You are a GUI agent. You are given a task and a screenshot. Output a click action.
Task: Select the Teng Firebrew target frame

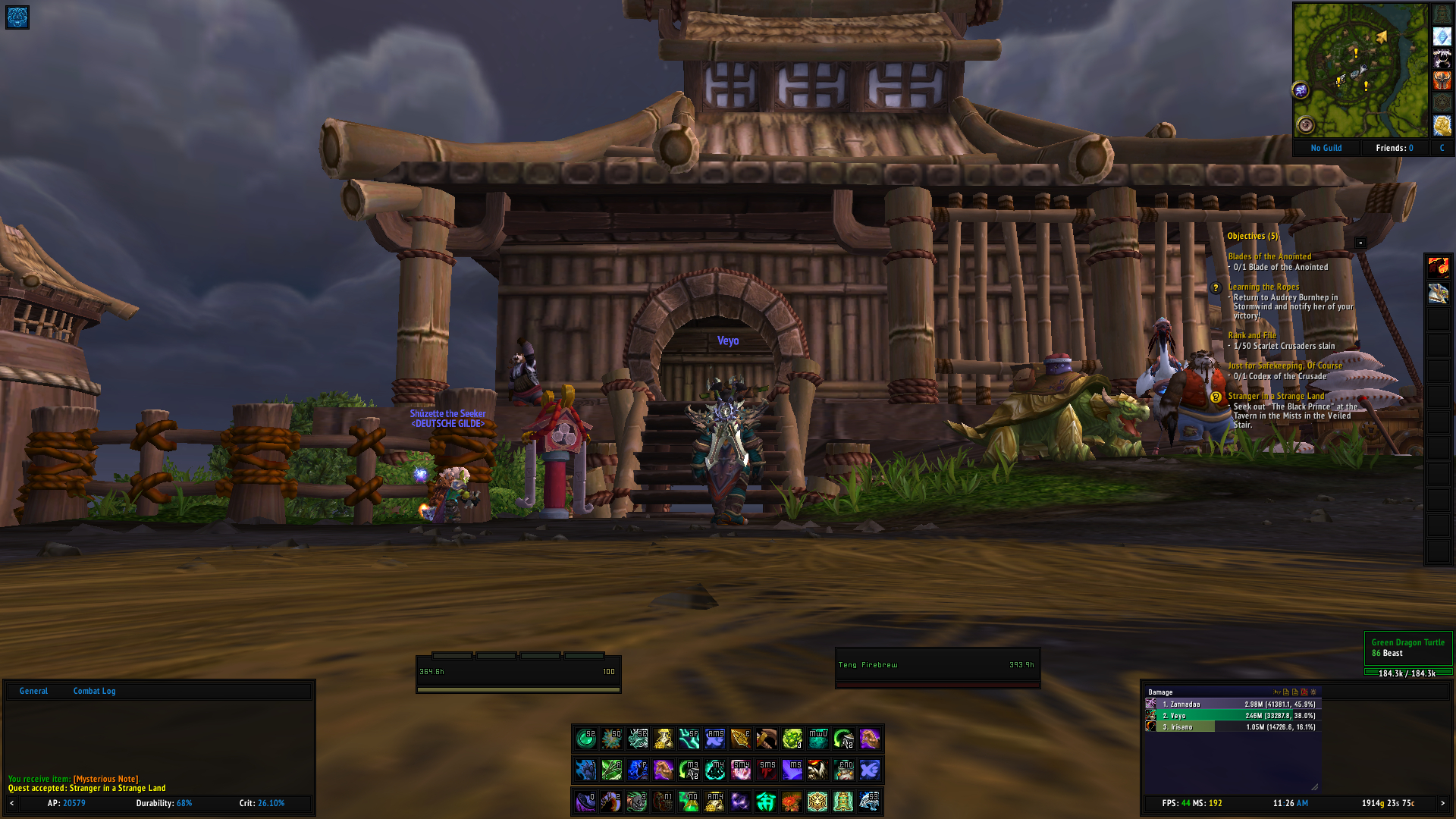click(937, 666)
